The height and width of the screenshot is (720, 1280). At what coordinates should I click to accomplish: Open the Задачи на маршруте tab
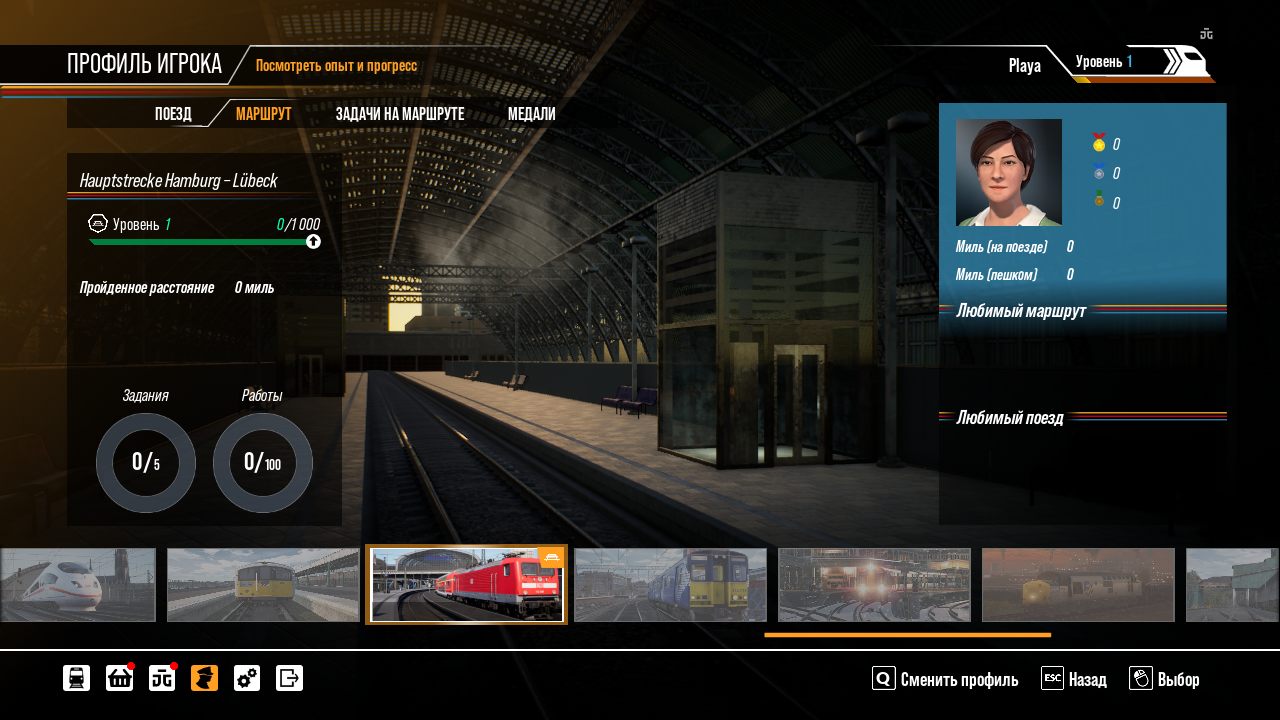[x=400, y=114]
